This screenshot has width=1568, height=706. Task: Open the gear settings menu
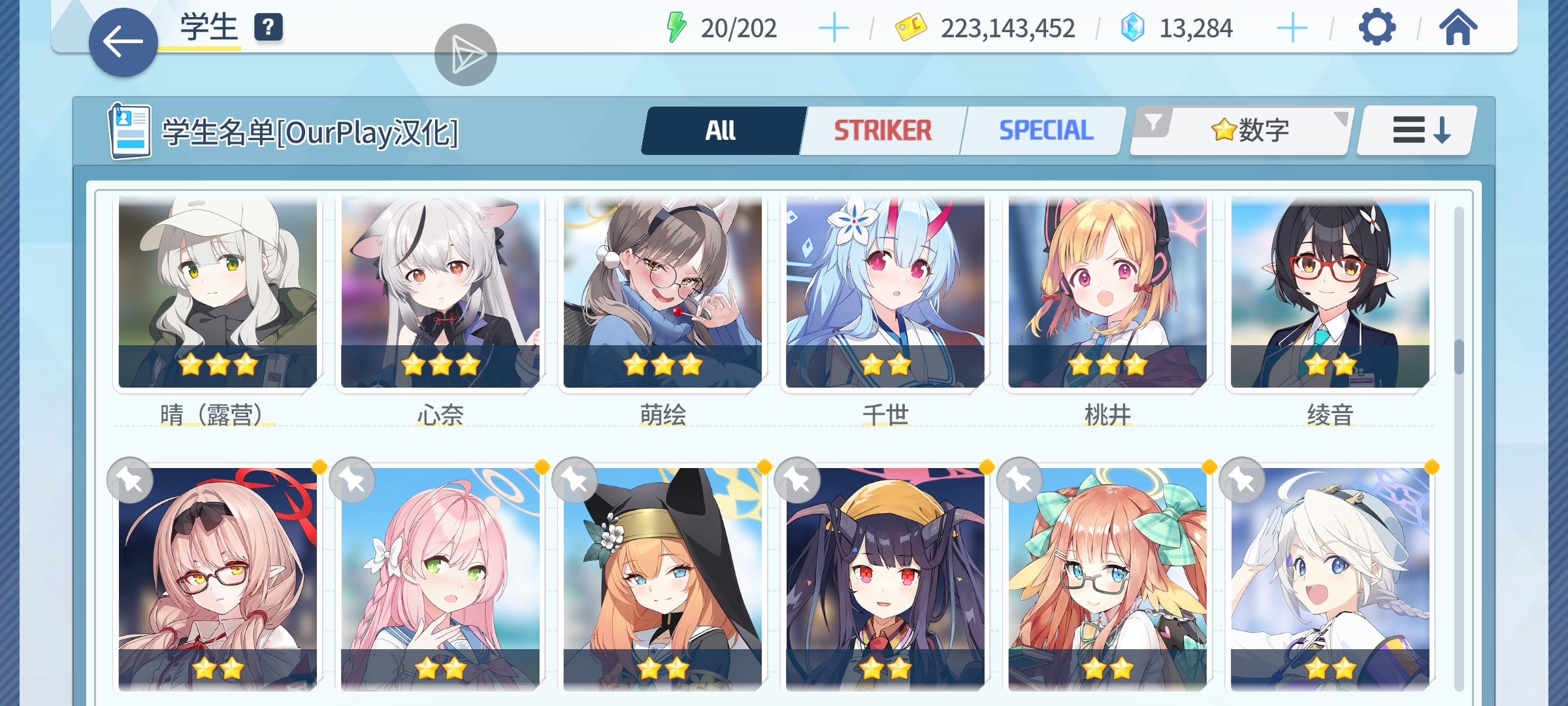coord(1377,28)
